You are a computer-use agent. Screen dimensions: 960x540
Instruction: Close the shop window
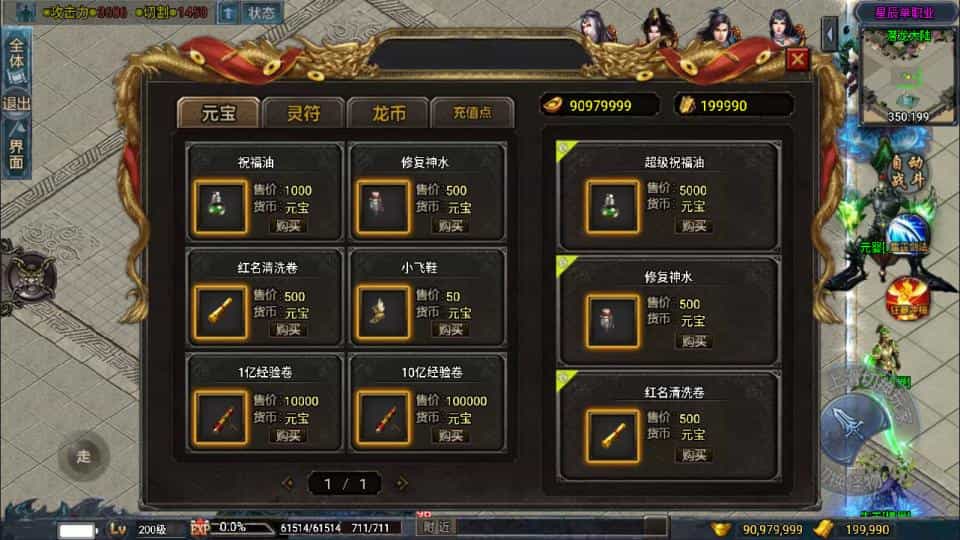(797, 59)
